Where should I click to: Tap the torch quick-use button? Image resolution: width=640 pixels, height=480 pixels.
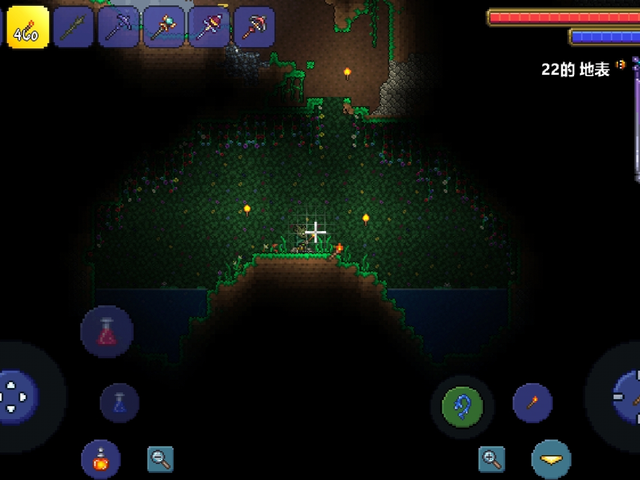[x=532, y=402]
